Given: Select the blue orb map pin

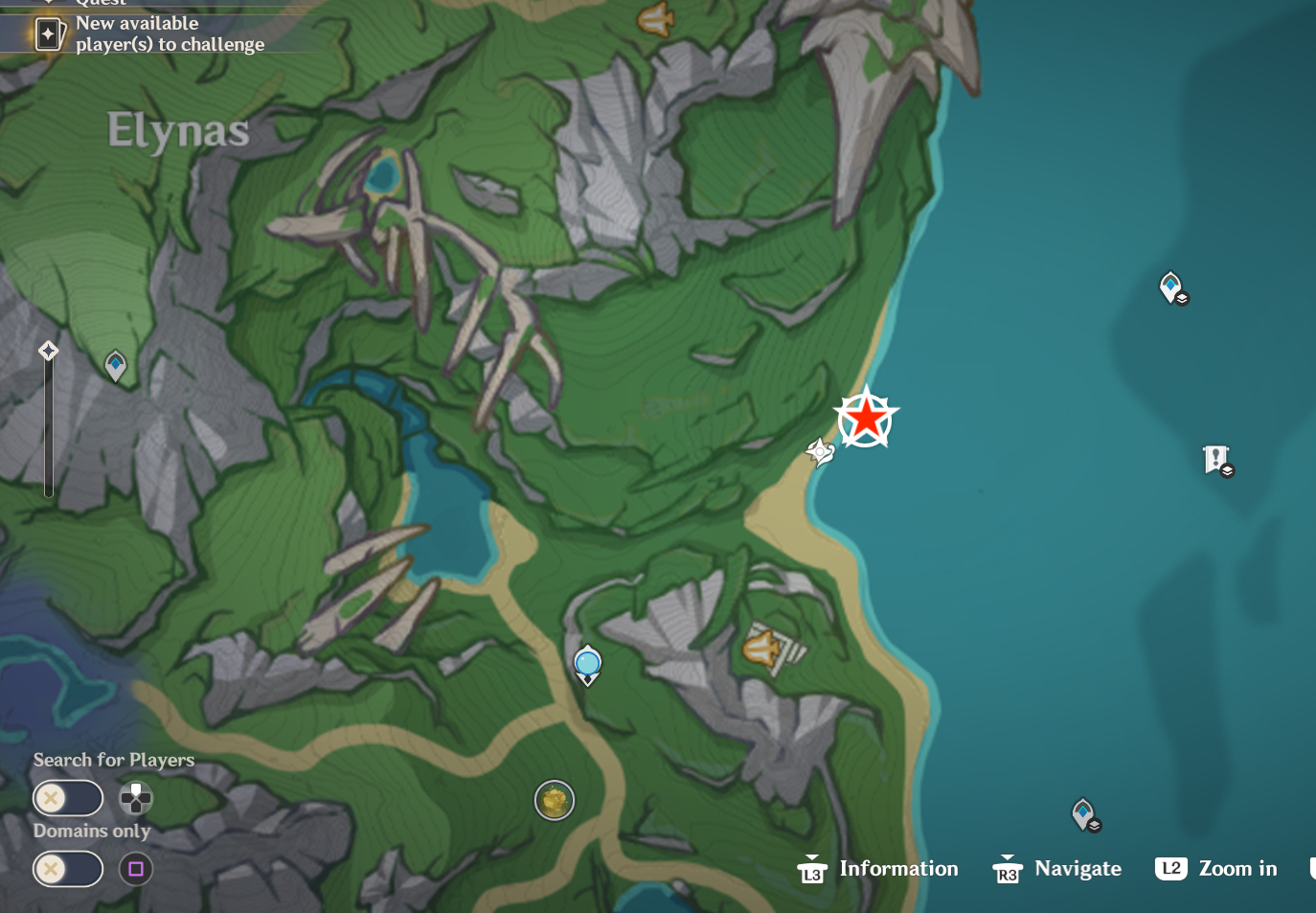Looking at the screenshot, I should point(587,664).
